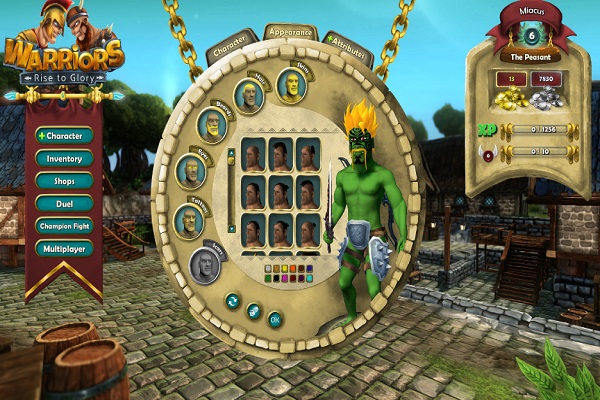The width and height of the screenshot is (600, 400).
Task: Select the Beards appearance category
Action: [x=212, y=124]
